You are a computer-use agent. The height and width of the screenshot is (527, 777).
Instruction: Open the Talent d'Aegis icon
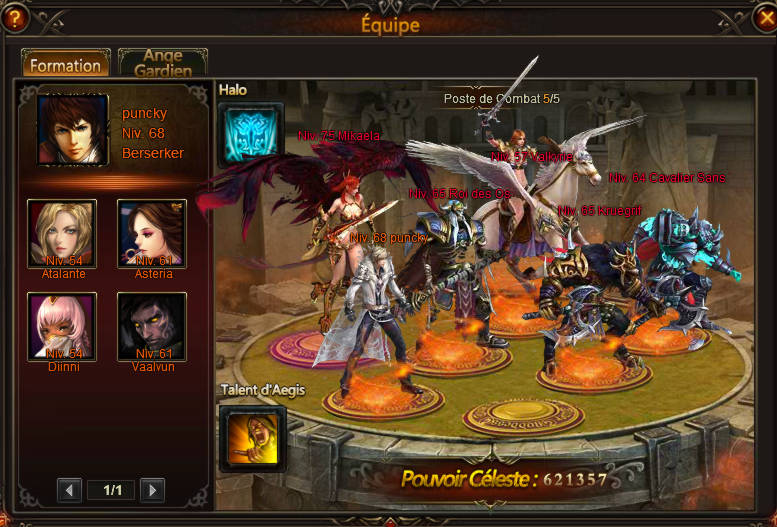click(x=252, y=436)
